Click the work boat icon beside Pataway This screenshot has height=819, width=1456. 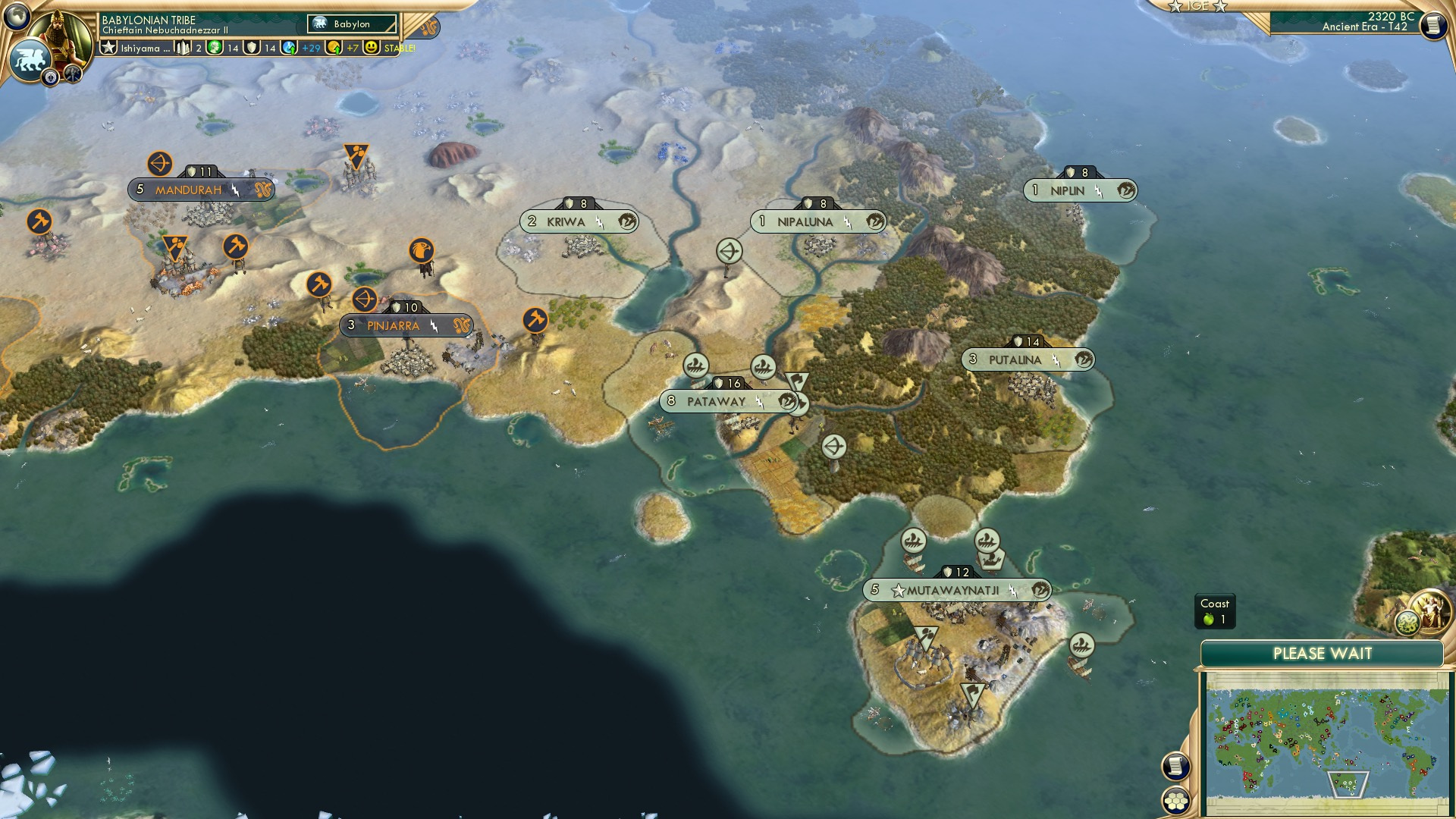(695, 364)
